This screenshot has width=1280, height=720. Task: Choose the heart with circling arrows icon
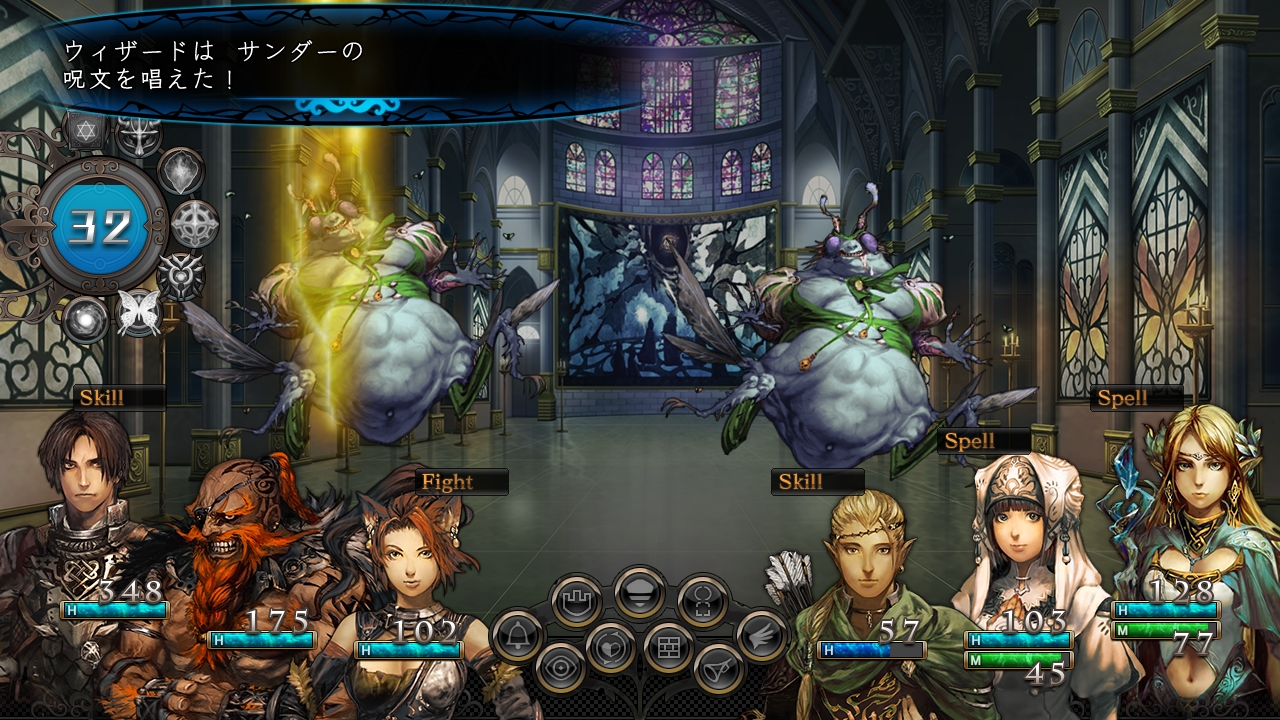click(x=611, y=647)
